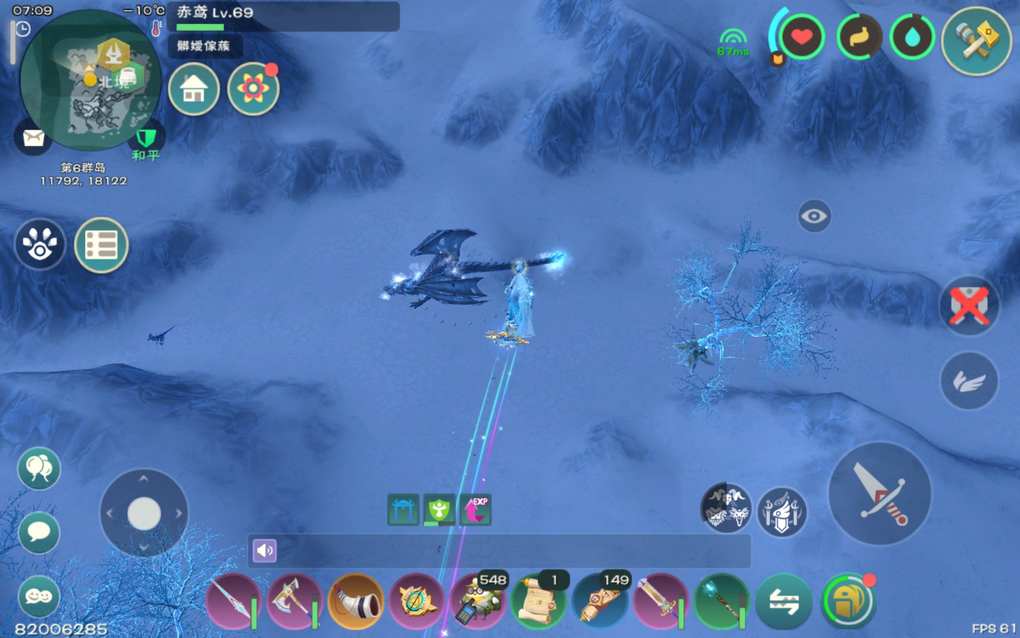Toggle the speaker icon on chat bar
Viewport: 1020px width, 638px height.
point(264,551)
